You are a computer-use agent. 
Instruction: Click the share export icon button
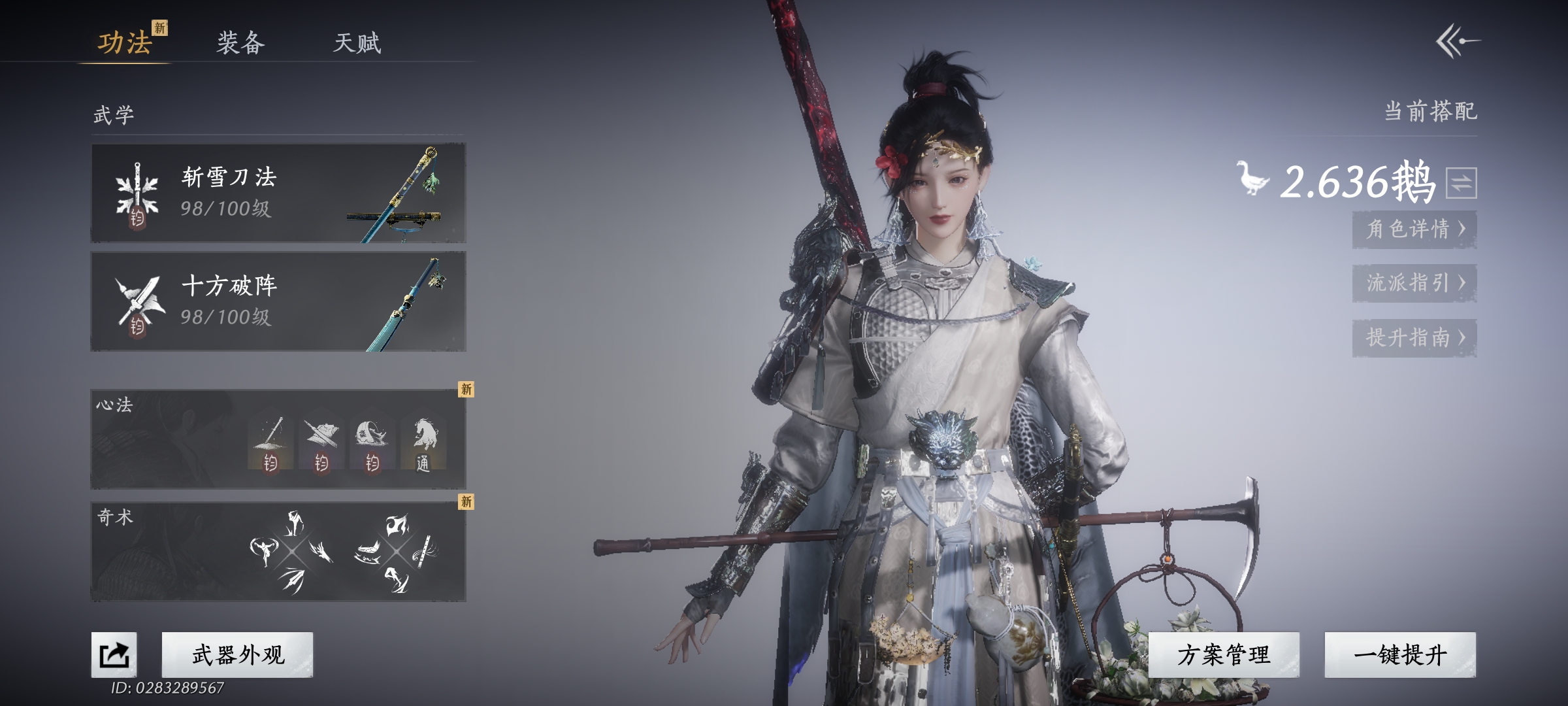(x=114, y=654)
